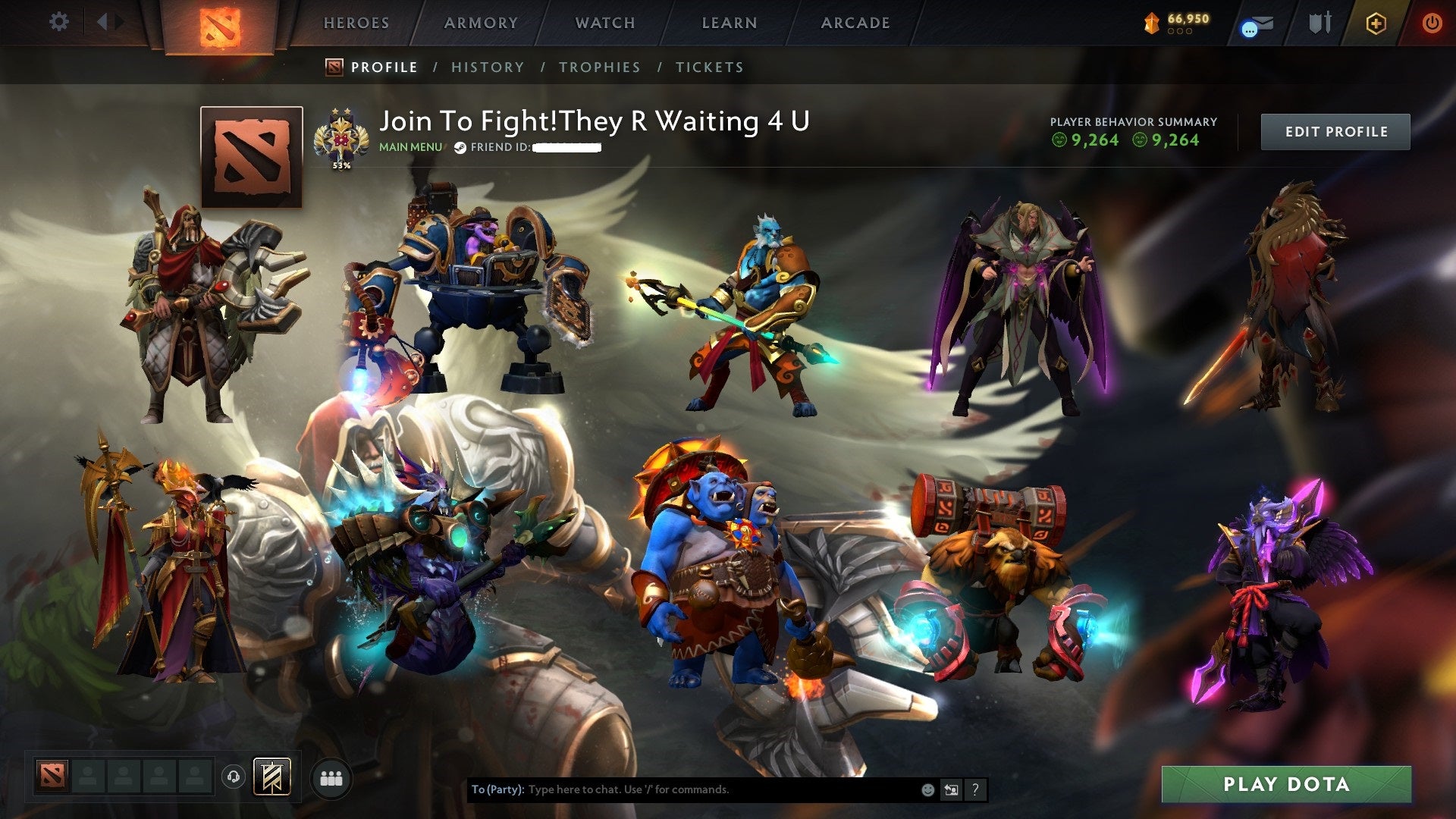This screenshot has width=1456, height=819.
Task: Open the emoticon smiley in chat bar
Action: pyautogui.click(x=927, y=789)
